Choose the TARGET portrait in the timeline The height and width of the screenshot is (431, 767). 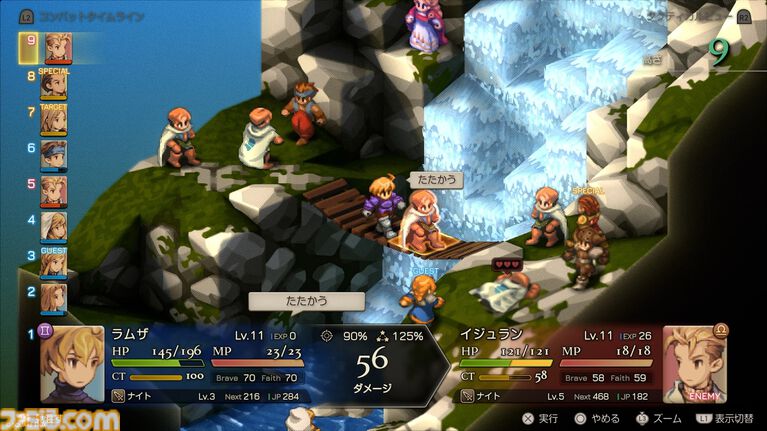(54, 120)
